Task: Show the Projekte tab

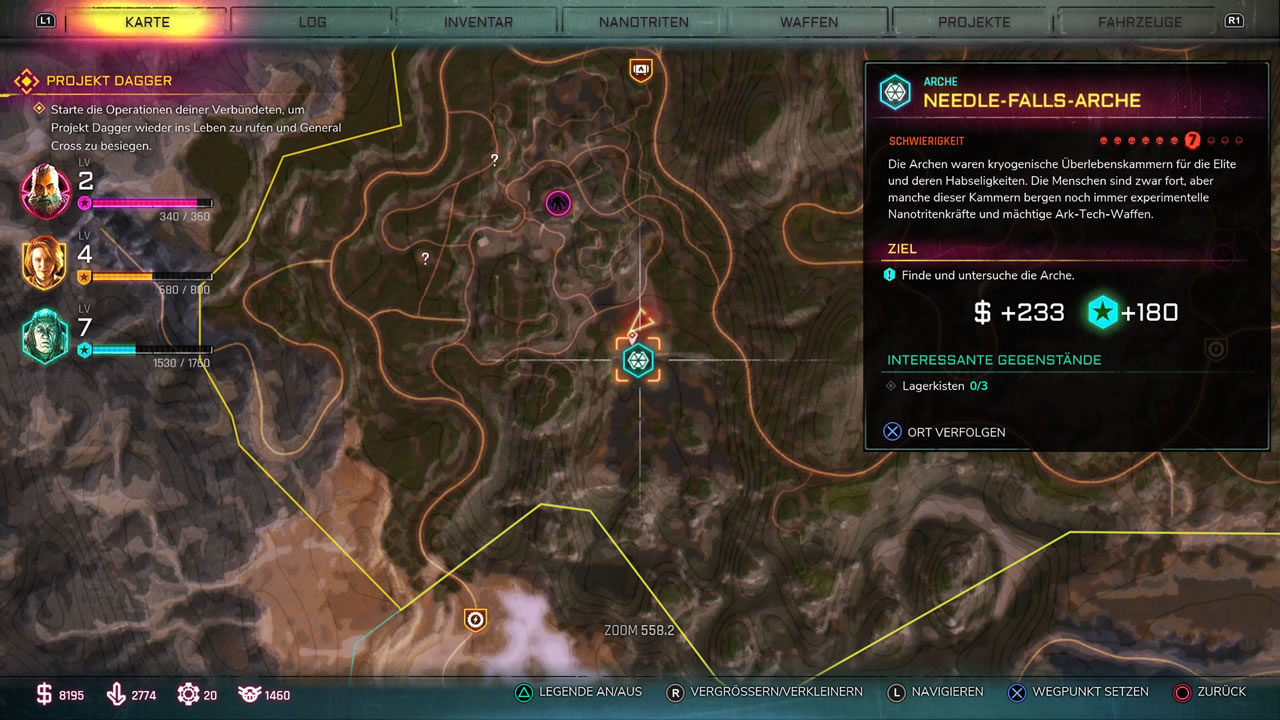Action: 974,21
